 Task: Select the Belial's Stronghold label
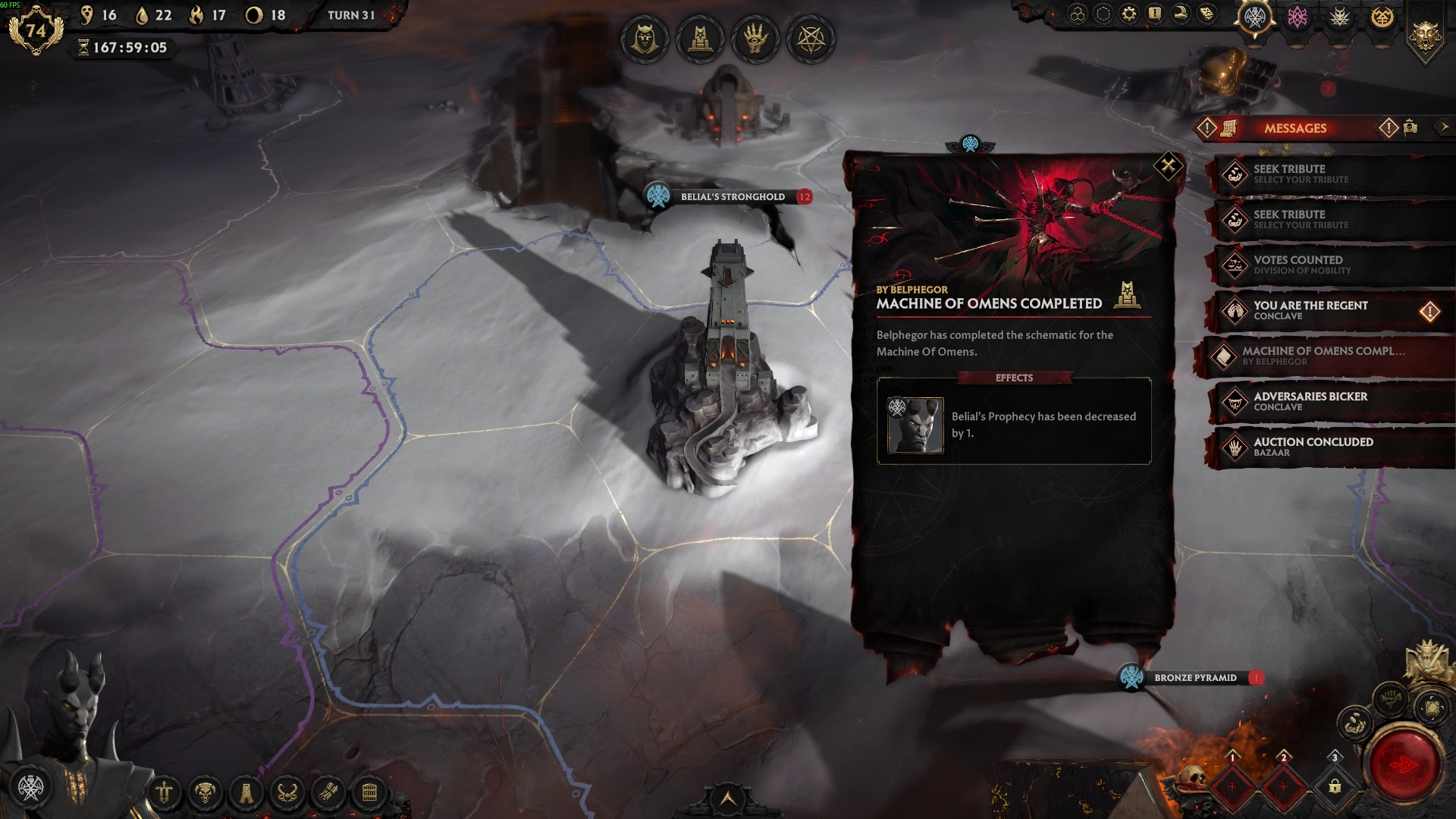click(x=732, y=196)
